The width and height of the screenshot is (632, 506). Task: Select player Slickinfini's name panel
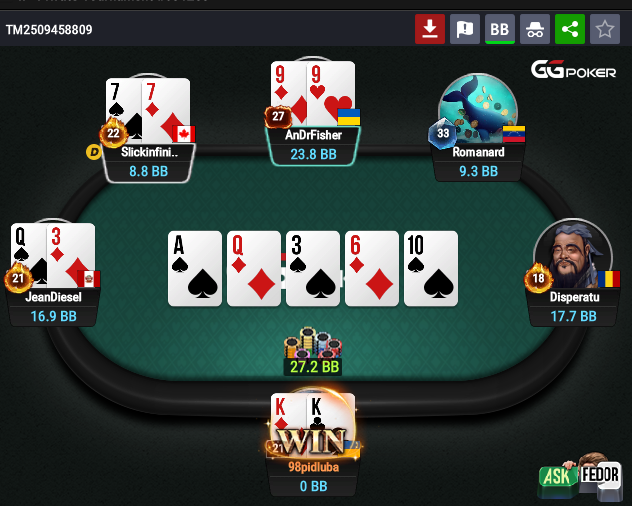pos(148,162)
